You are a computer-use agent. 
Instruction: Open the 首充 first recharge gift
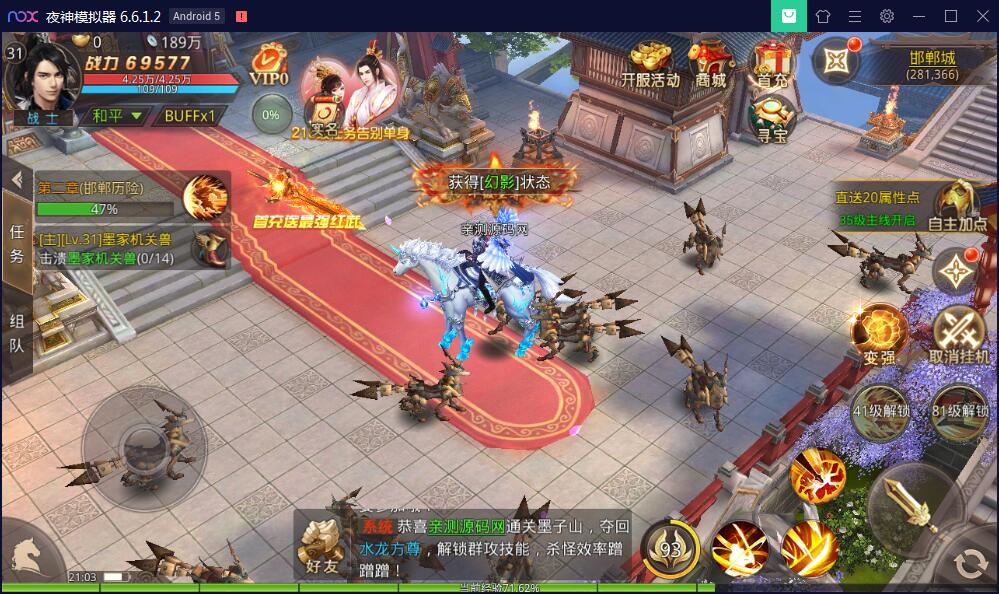click(x=771, y=64)
